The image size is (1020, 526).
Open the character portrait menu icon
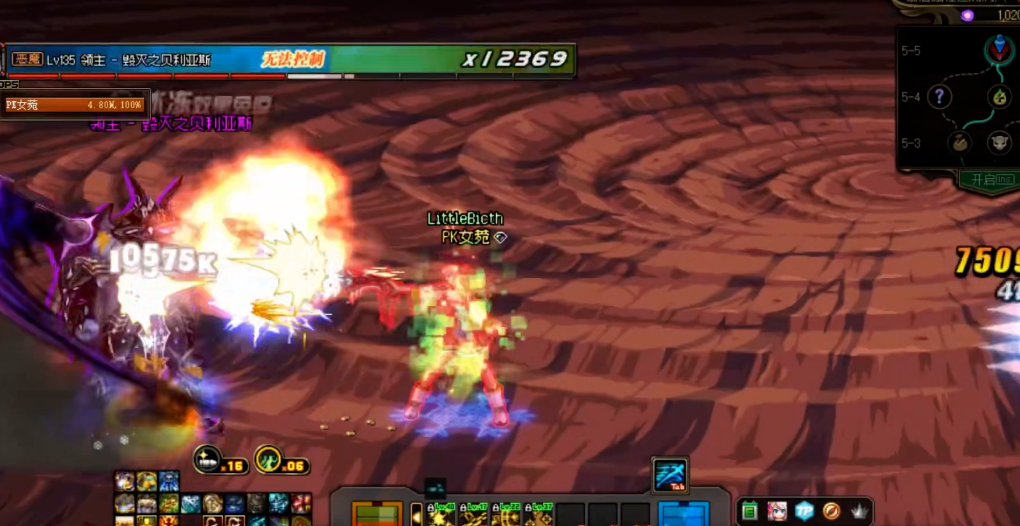point(778,511)
